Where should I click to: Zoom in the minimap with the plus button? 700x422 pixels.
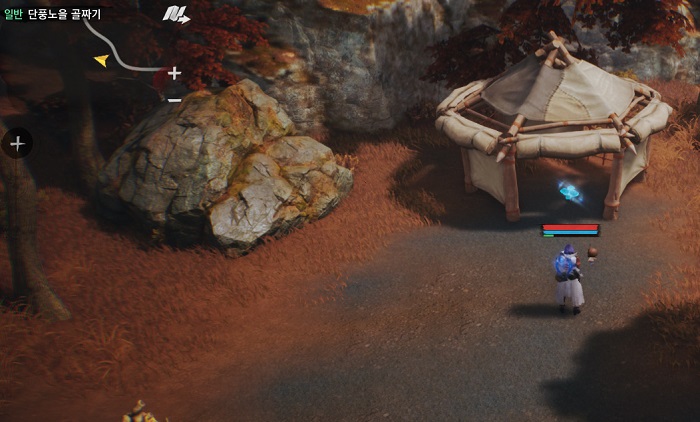(174, 73)
